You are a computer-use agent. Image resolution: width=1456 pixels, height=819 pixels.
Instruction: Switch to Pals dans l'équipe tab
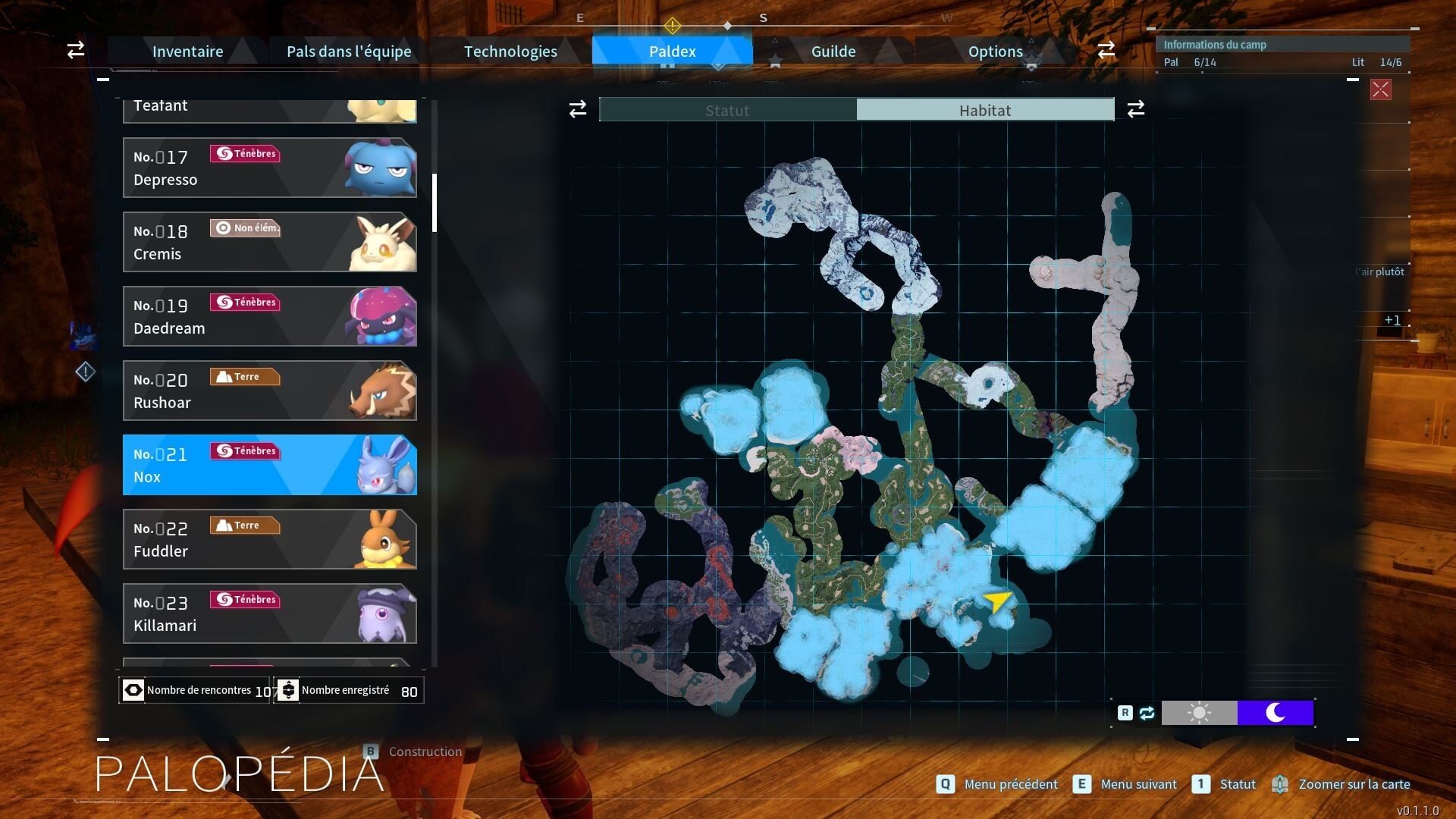(x=349, y=52)
